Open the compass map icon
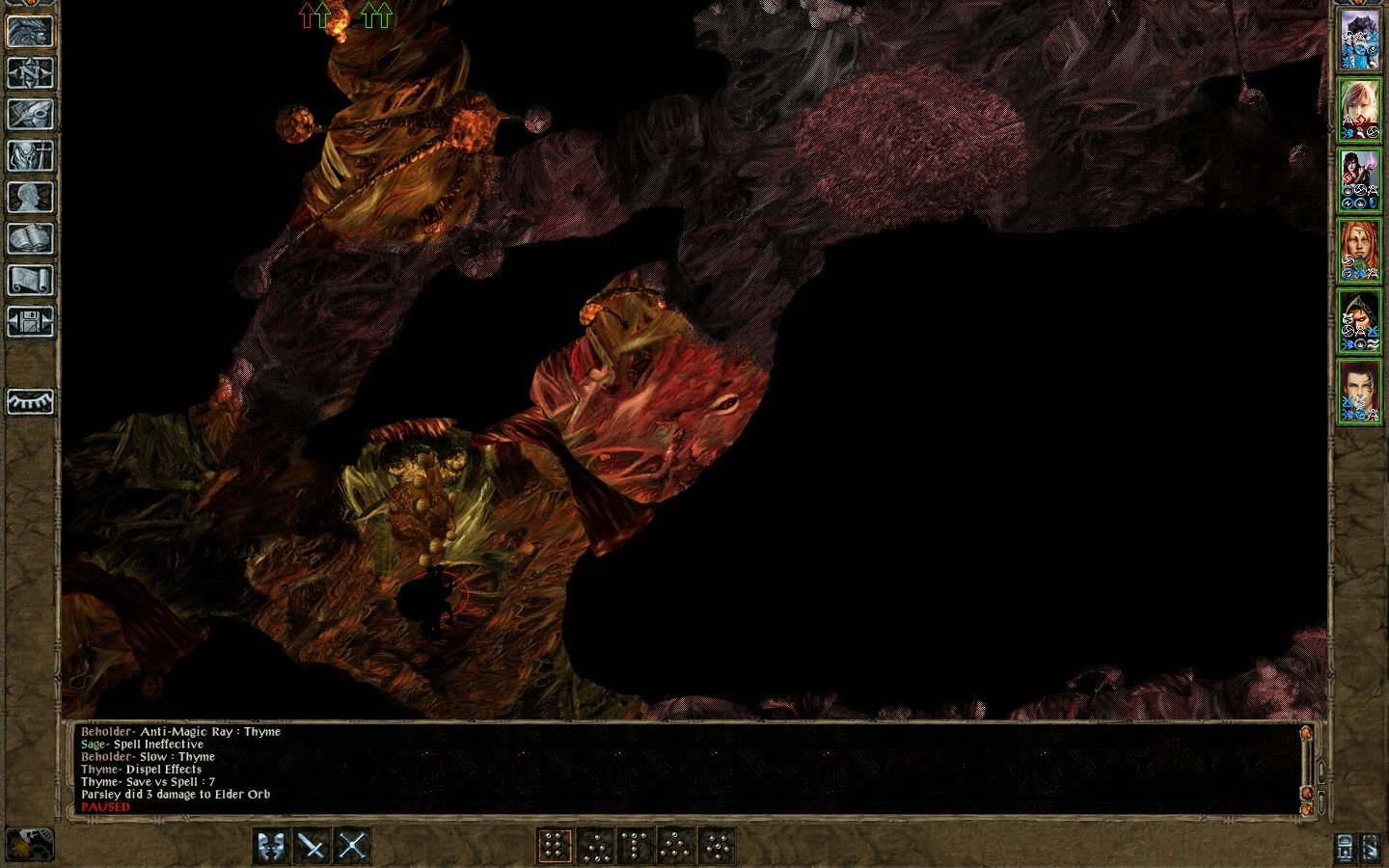1389x868 pixels. point(31,72)
